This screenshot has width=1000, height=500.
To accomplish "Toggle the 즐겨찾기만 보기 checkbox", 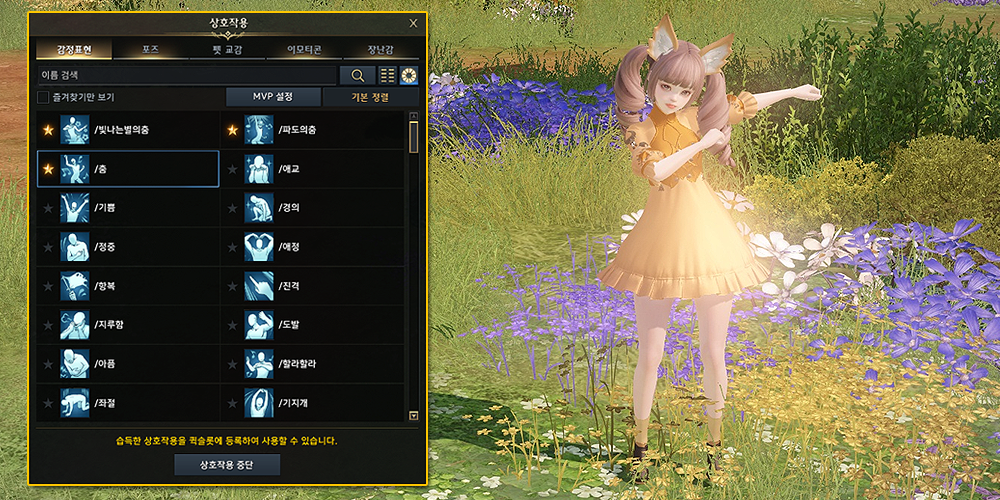I will point(43,97).
